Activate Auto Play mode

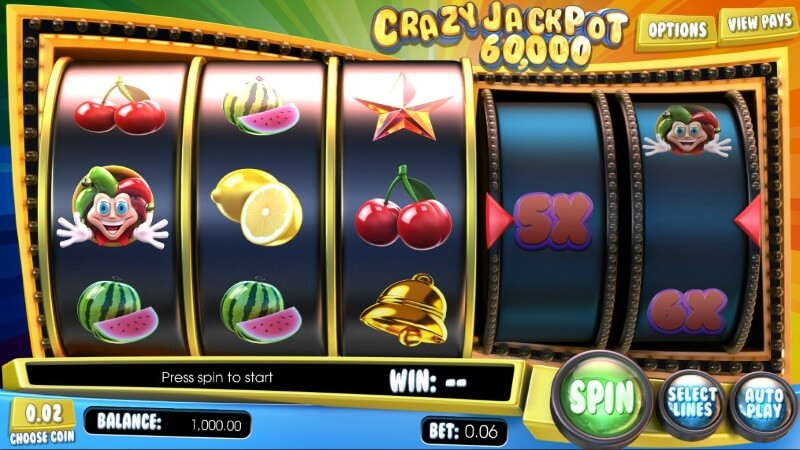click(762, 402)
